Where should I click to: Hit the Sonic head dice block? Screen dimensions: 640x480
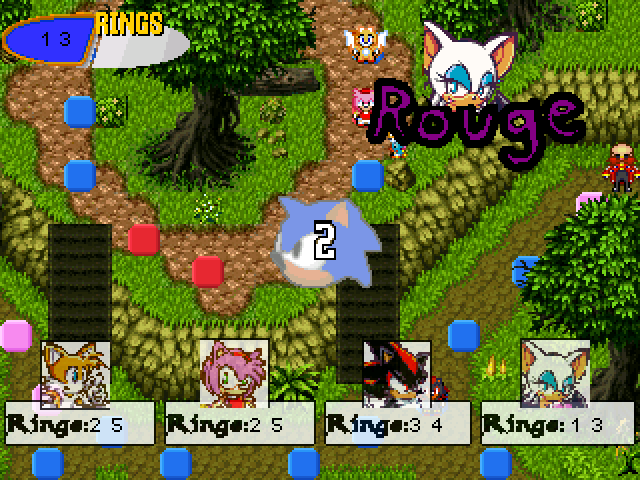pos(322,241)
